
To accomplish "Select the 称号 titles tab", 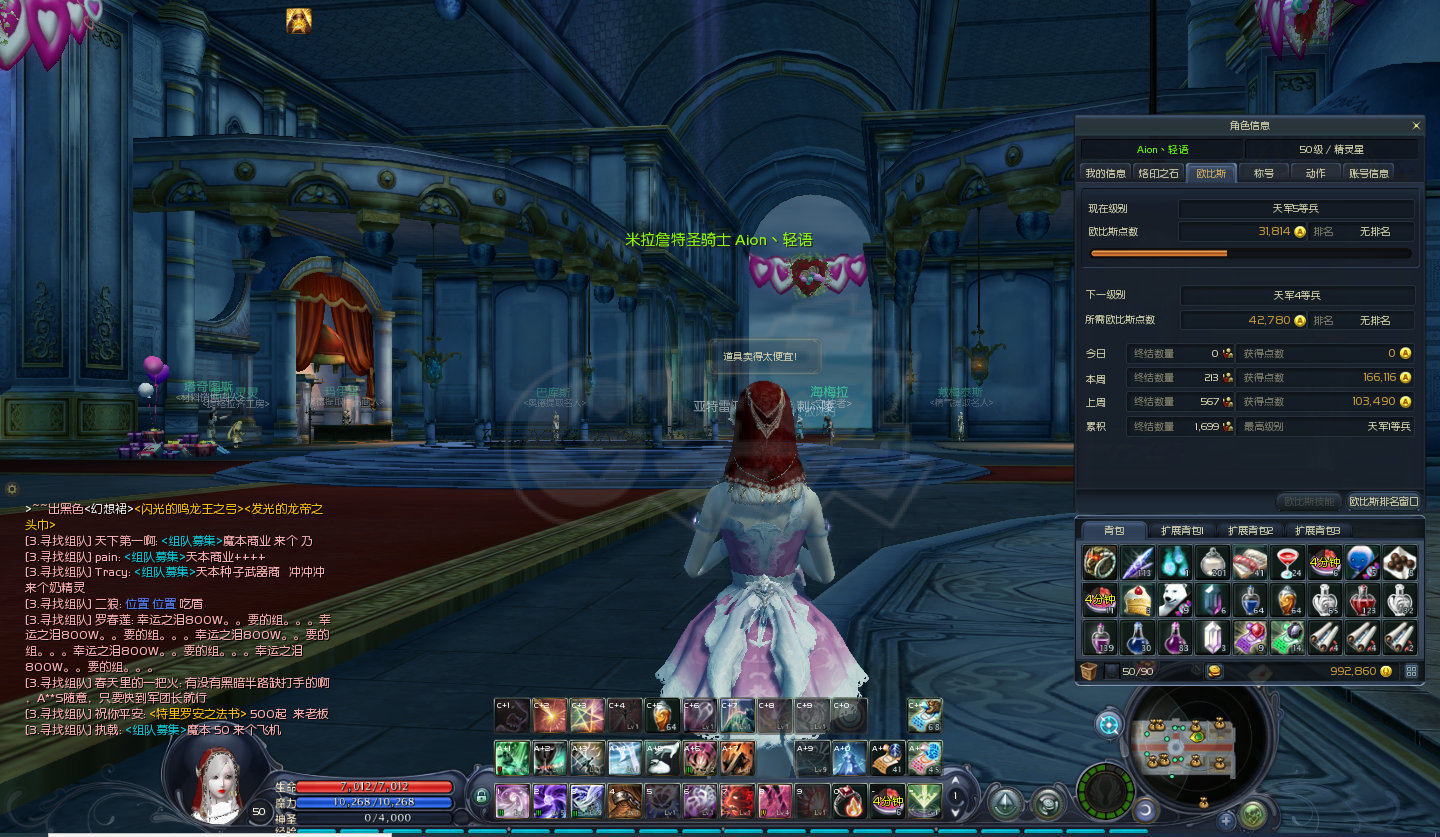I will (x=1264, y=173).
